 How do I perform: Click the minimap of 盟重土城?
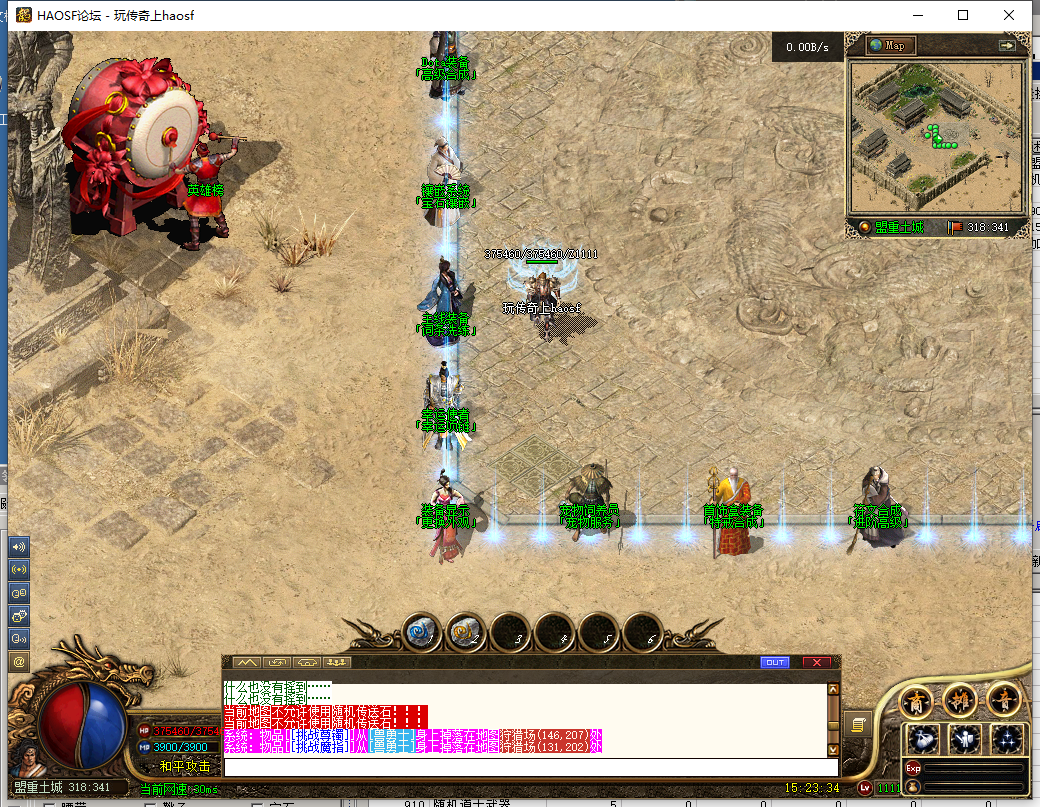coord(937,137)
